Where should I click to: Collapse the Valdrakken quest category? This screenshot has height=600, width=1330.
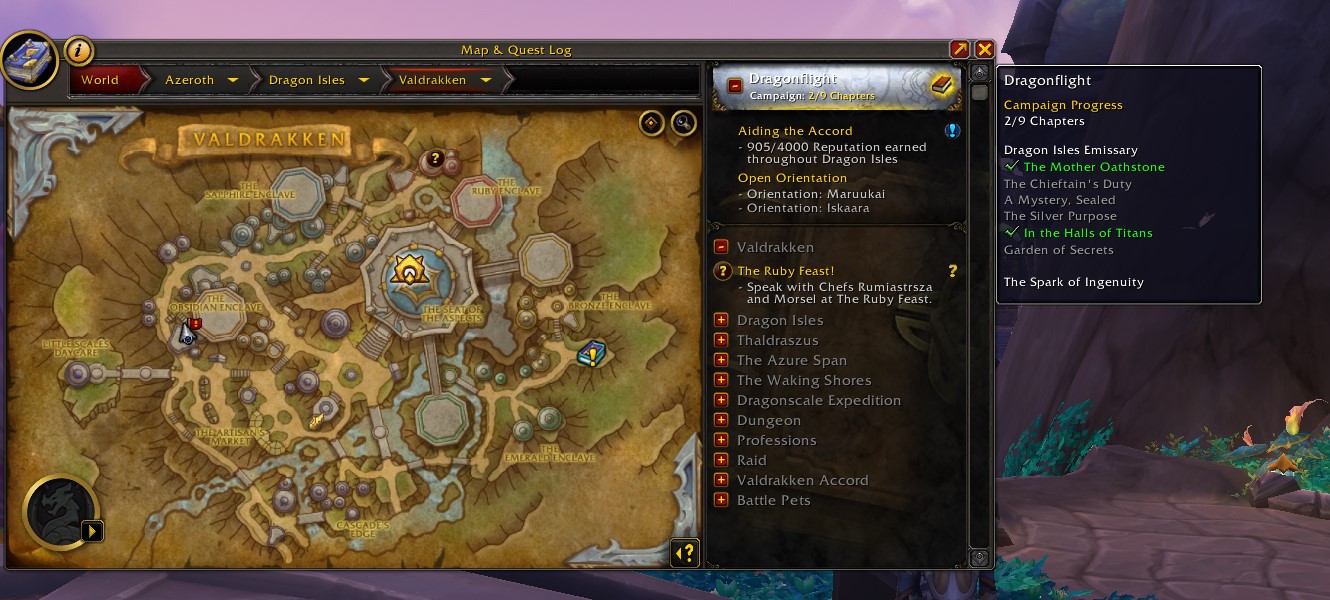click(x=720, y=247)
